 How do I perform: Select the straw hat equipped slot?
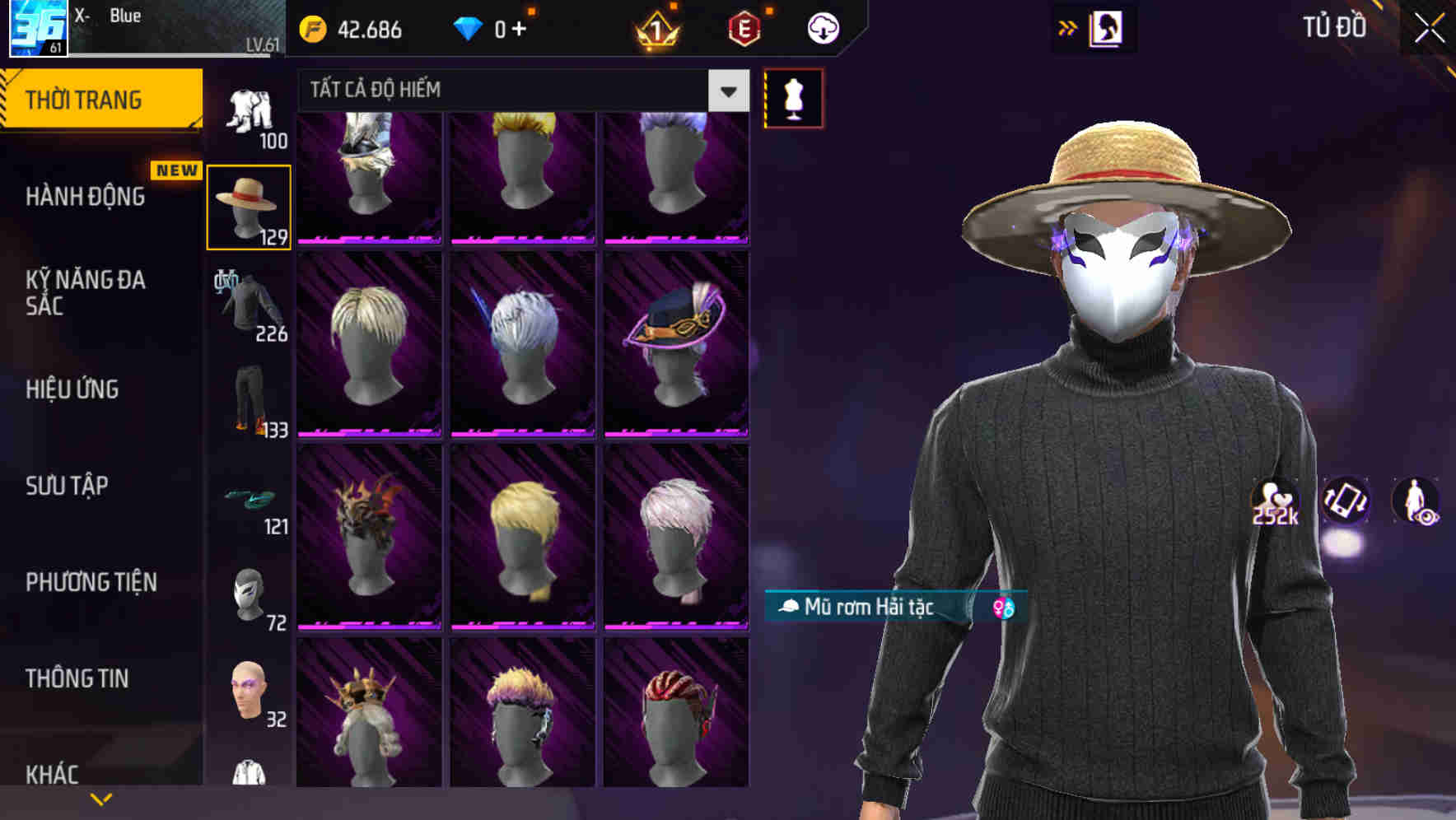249,204
